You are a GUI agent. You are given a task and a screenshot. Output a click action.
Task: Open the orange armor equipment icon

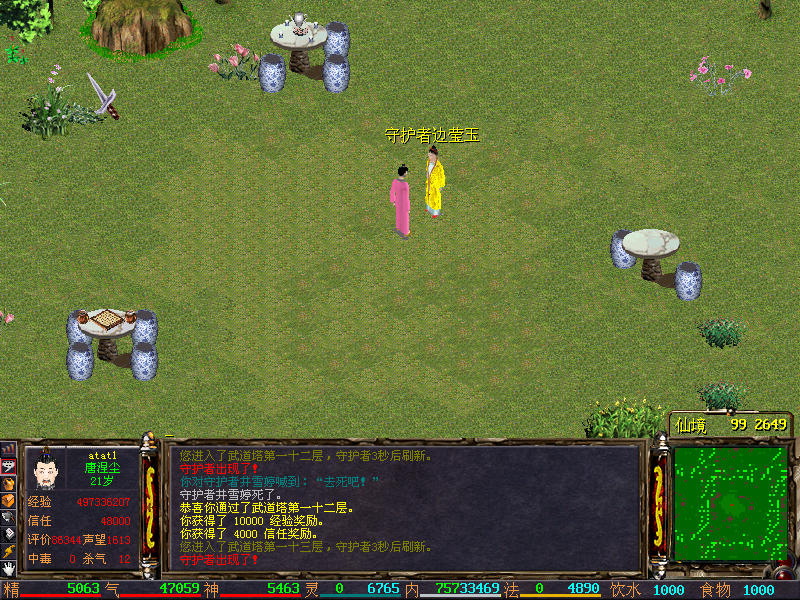click(x=8, y=482)
